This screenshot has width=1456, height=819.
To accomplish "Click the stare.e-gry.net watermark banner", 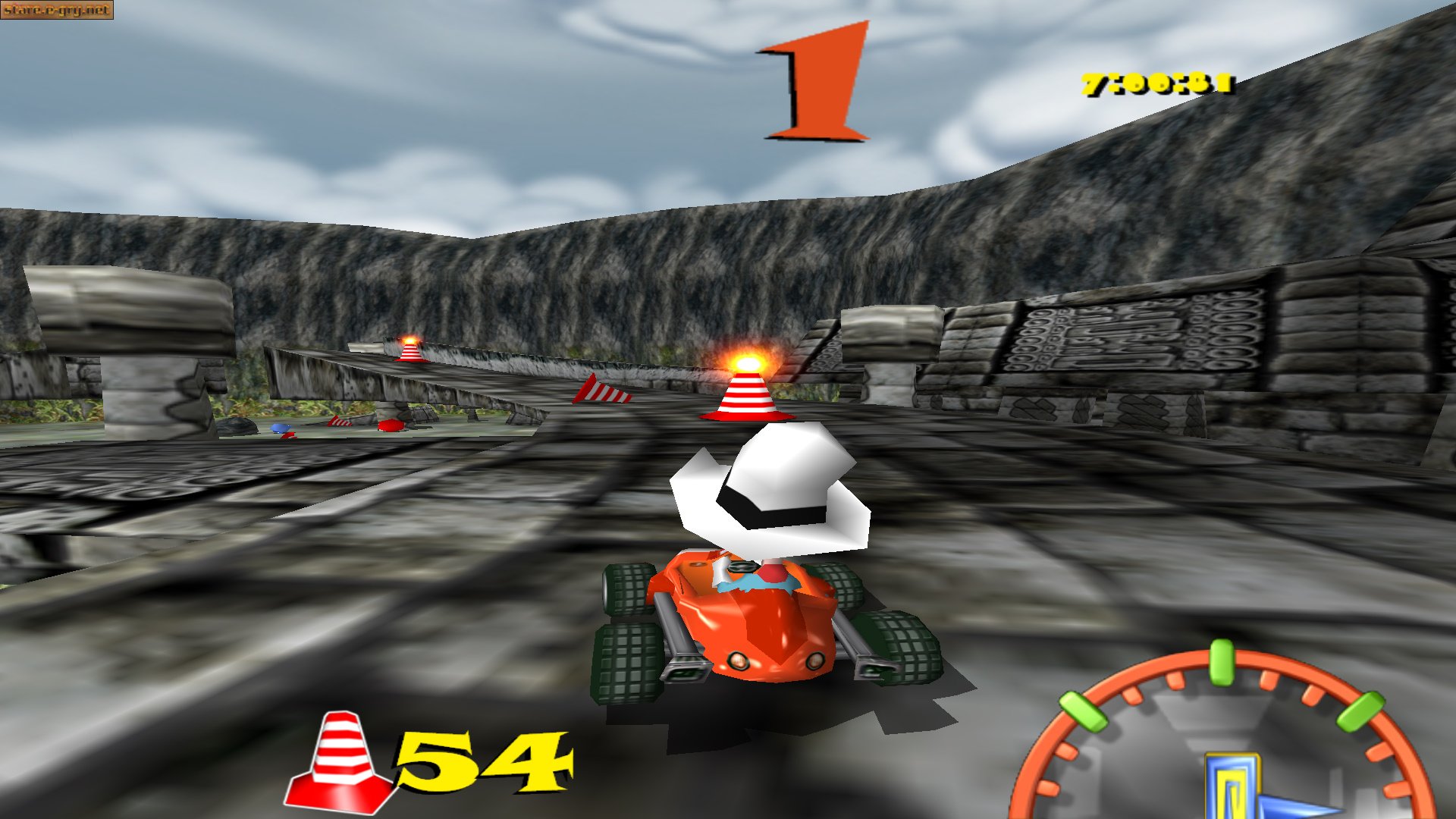I will [57, 11].
